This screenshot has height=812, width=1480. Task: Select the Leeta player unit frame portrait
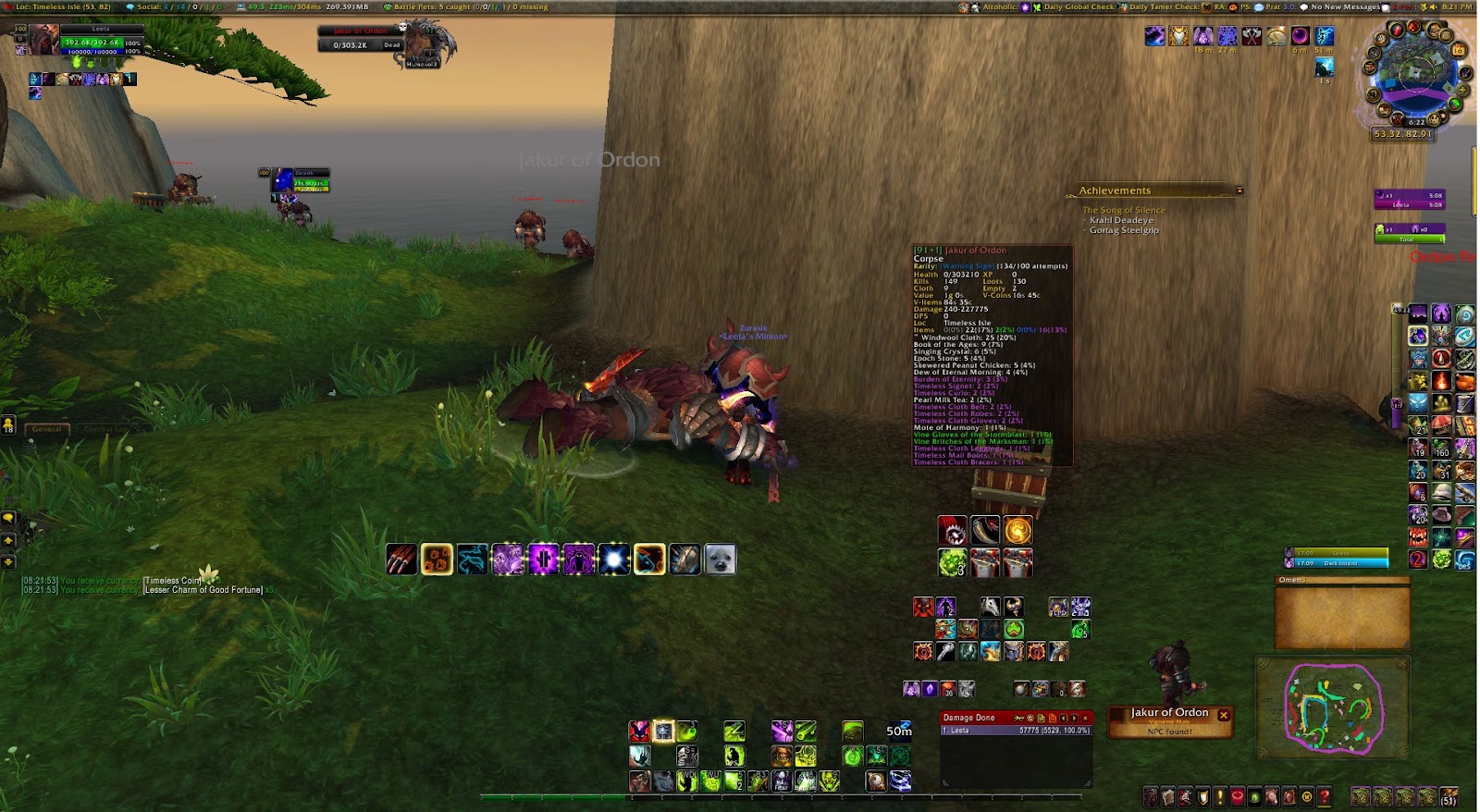coord(43,40)
